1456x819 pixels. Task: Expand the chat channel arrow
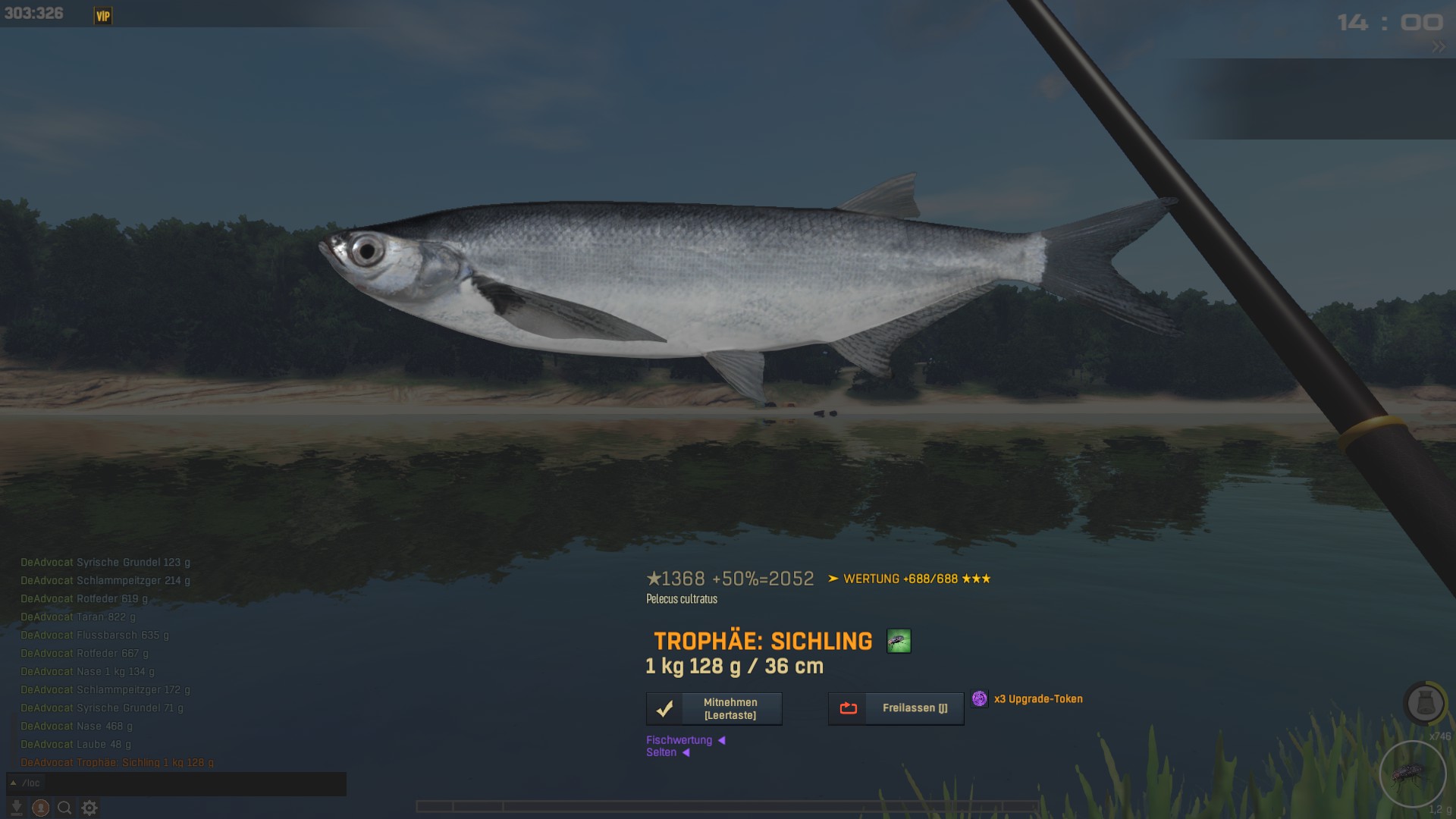tap(13, 783)
